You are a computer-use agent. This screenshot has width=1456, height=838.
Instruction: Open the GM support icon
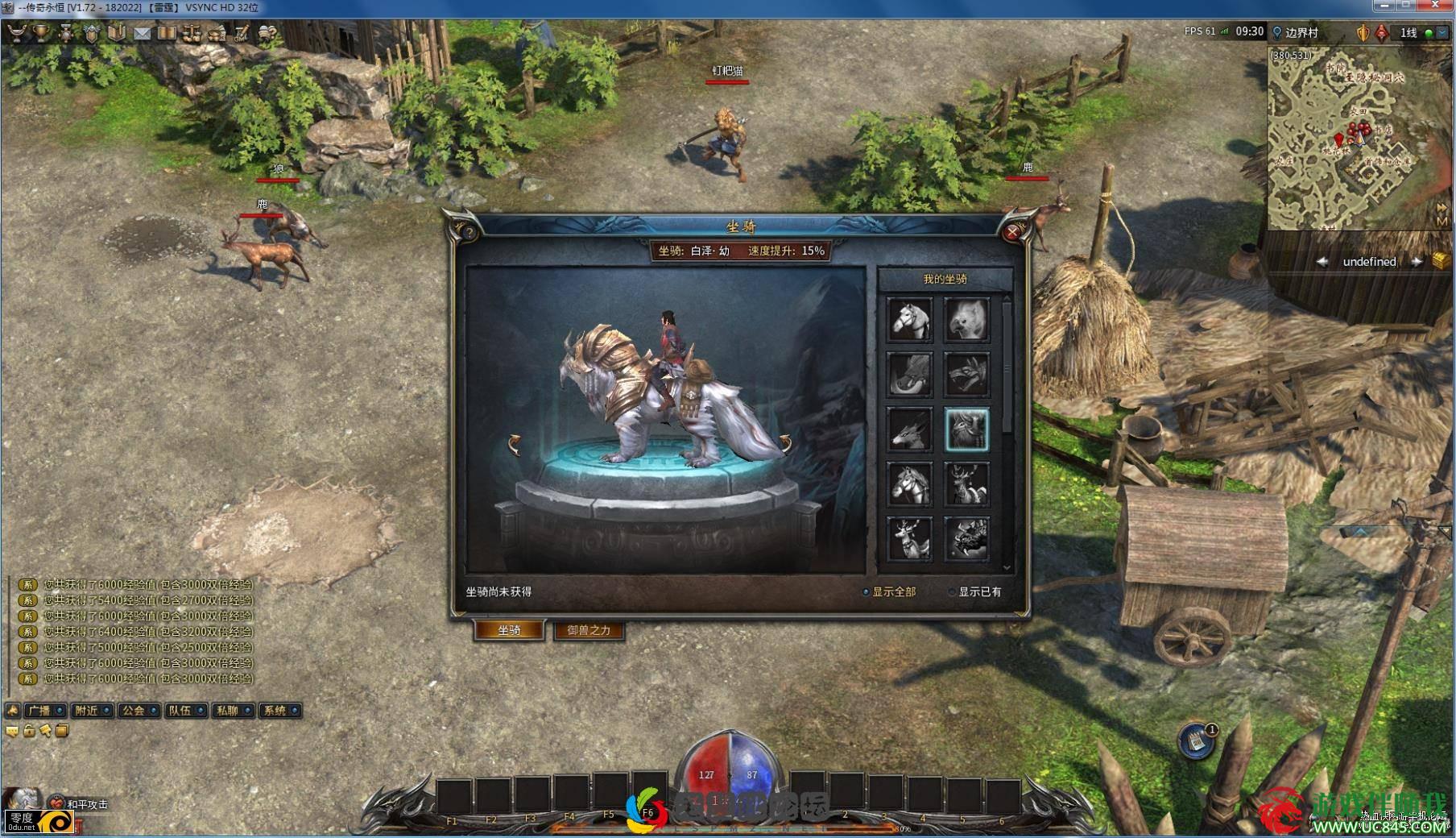tap(242, 33)
